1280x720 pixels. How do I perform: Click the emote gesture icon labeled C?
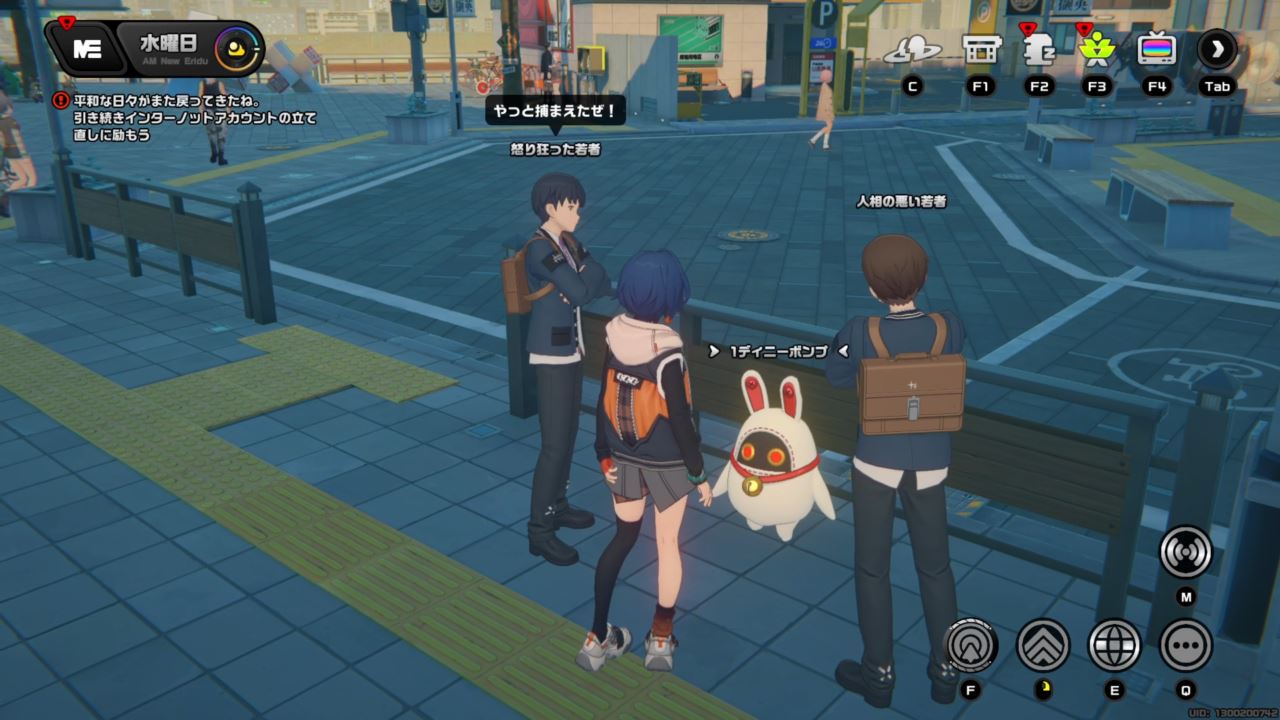coord(917,48)
